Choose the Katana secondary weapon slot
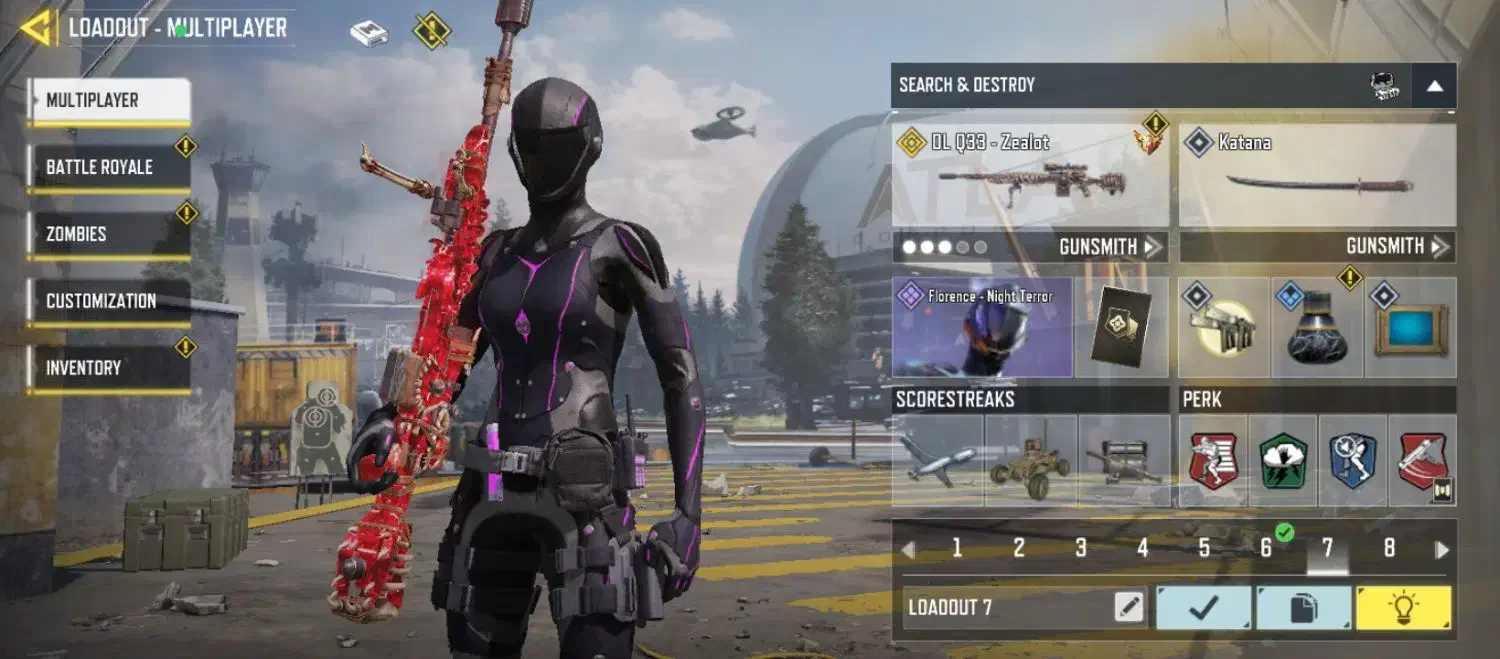The image size is (1500, 659). pyautogui.click(x=1317, y=176)
